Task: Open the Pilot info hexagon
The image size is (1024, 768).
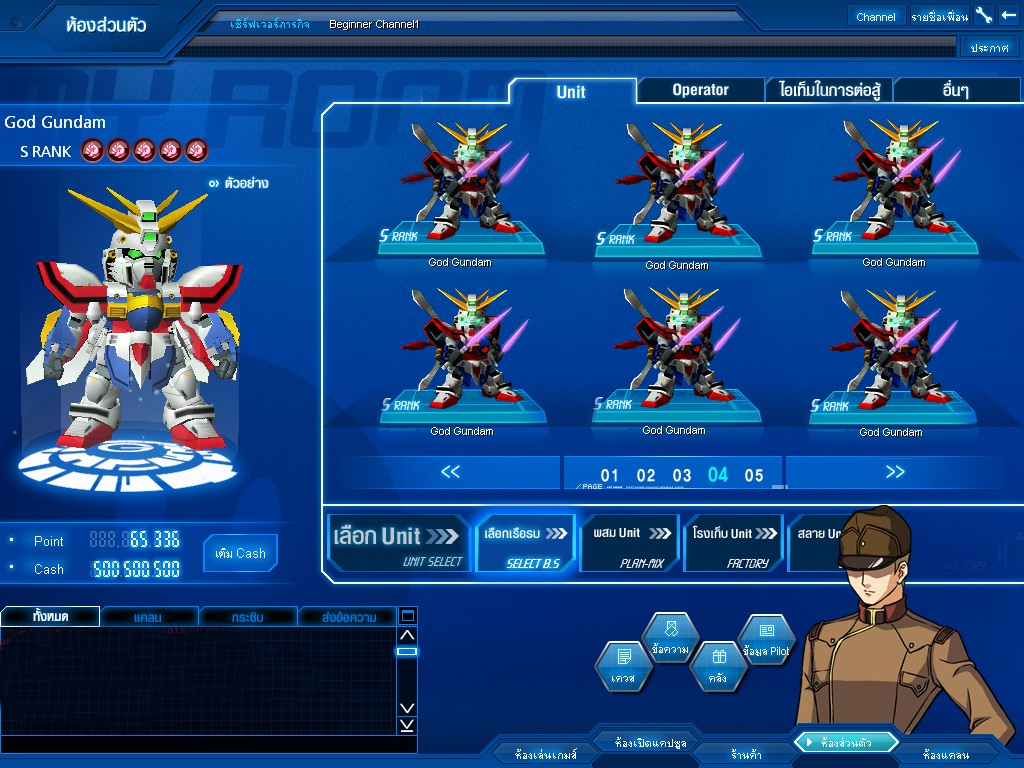Action: tap(766, 640)
